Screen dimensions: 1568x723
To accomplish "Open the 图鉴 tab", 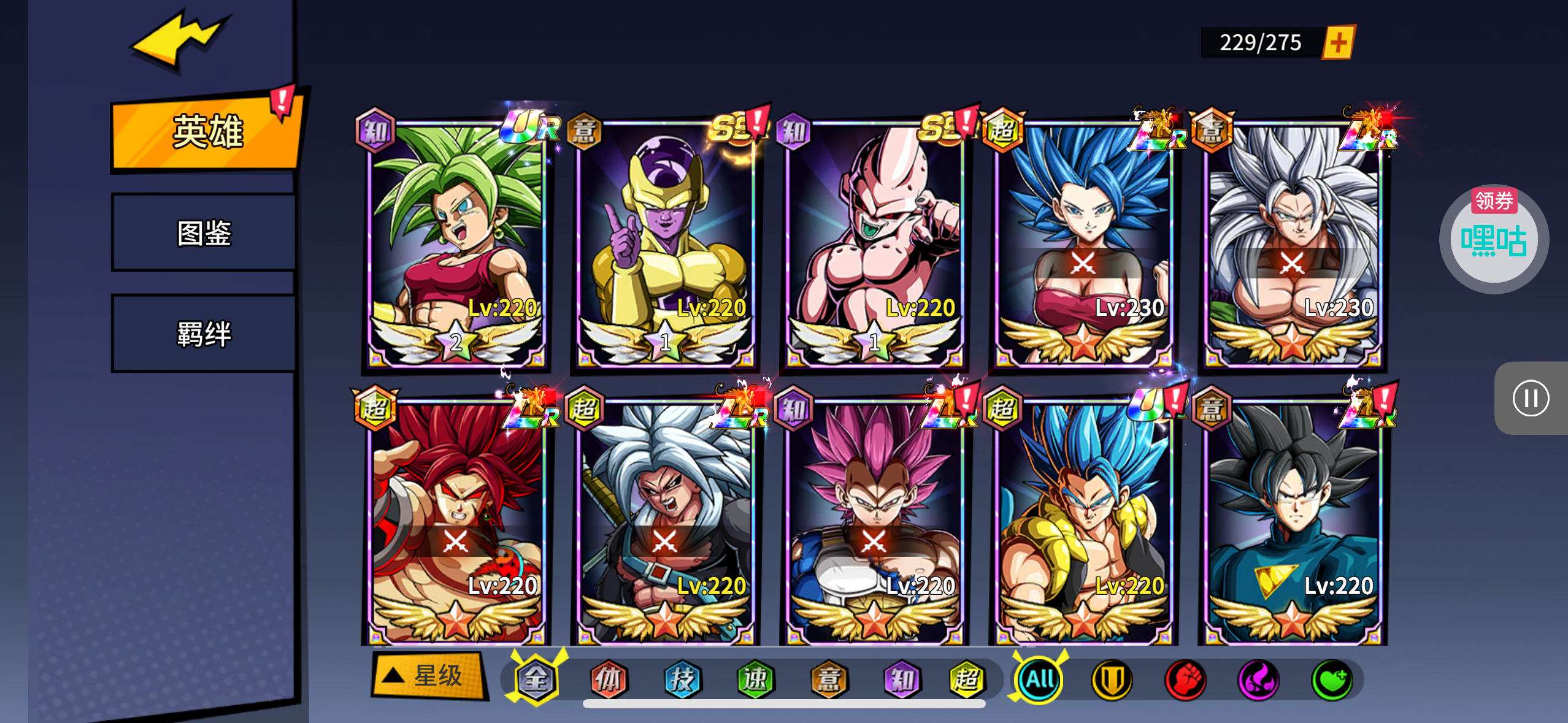I will (x=204, y=233).
